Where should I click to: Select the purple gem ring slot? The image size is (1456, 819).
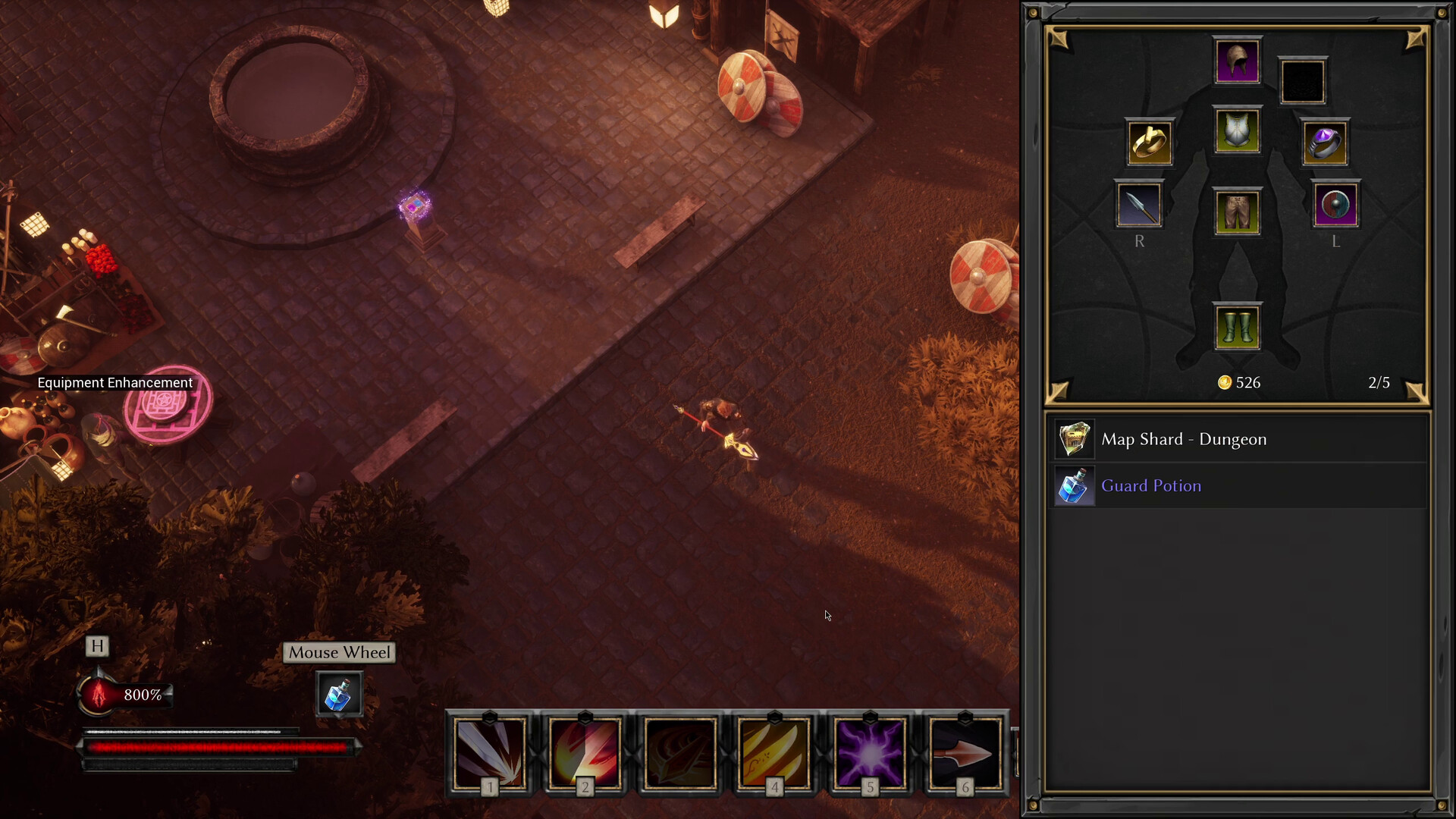pyautogui.click(x=1325, y=143)
